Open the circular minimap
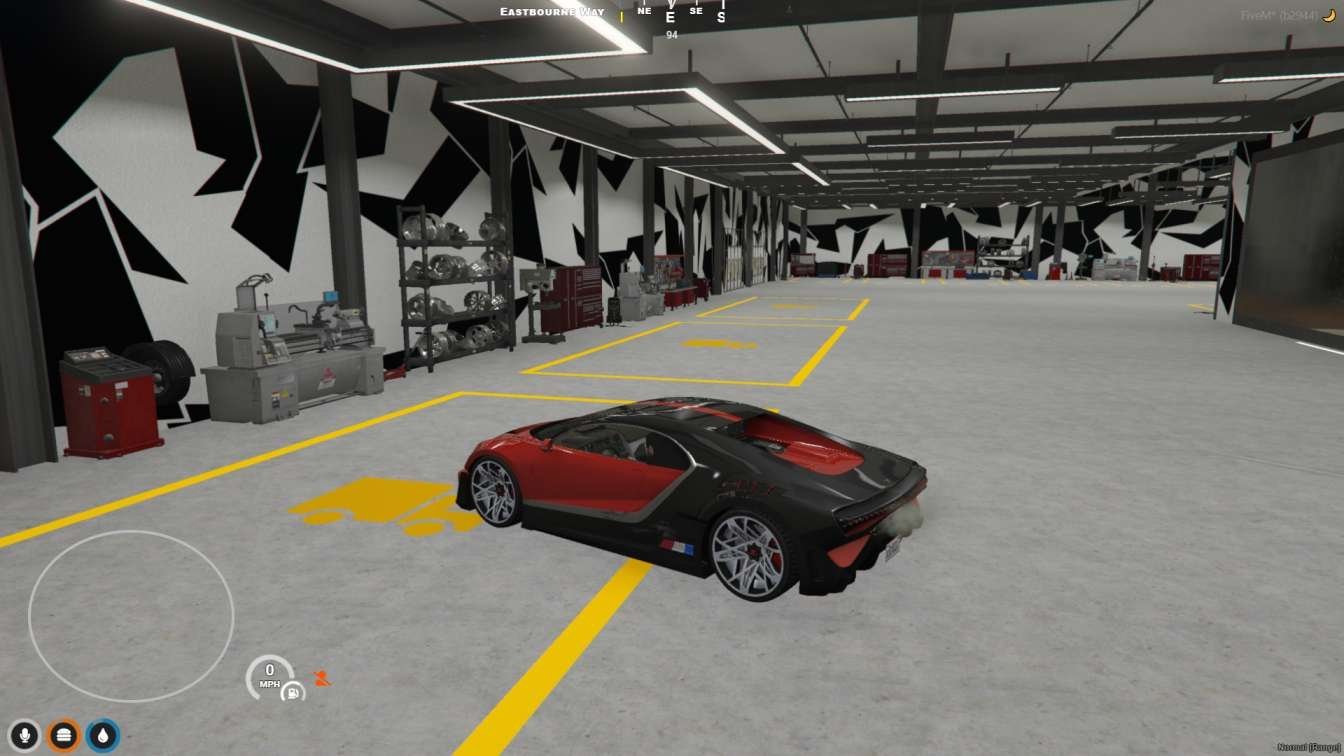This screenshot has height=756, width=1344. [x=131, y=615]
